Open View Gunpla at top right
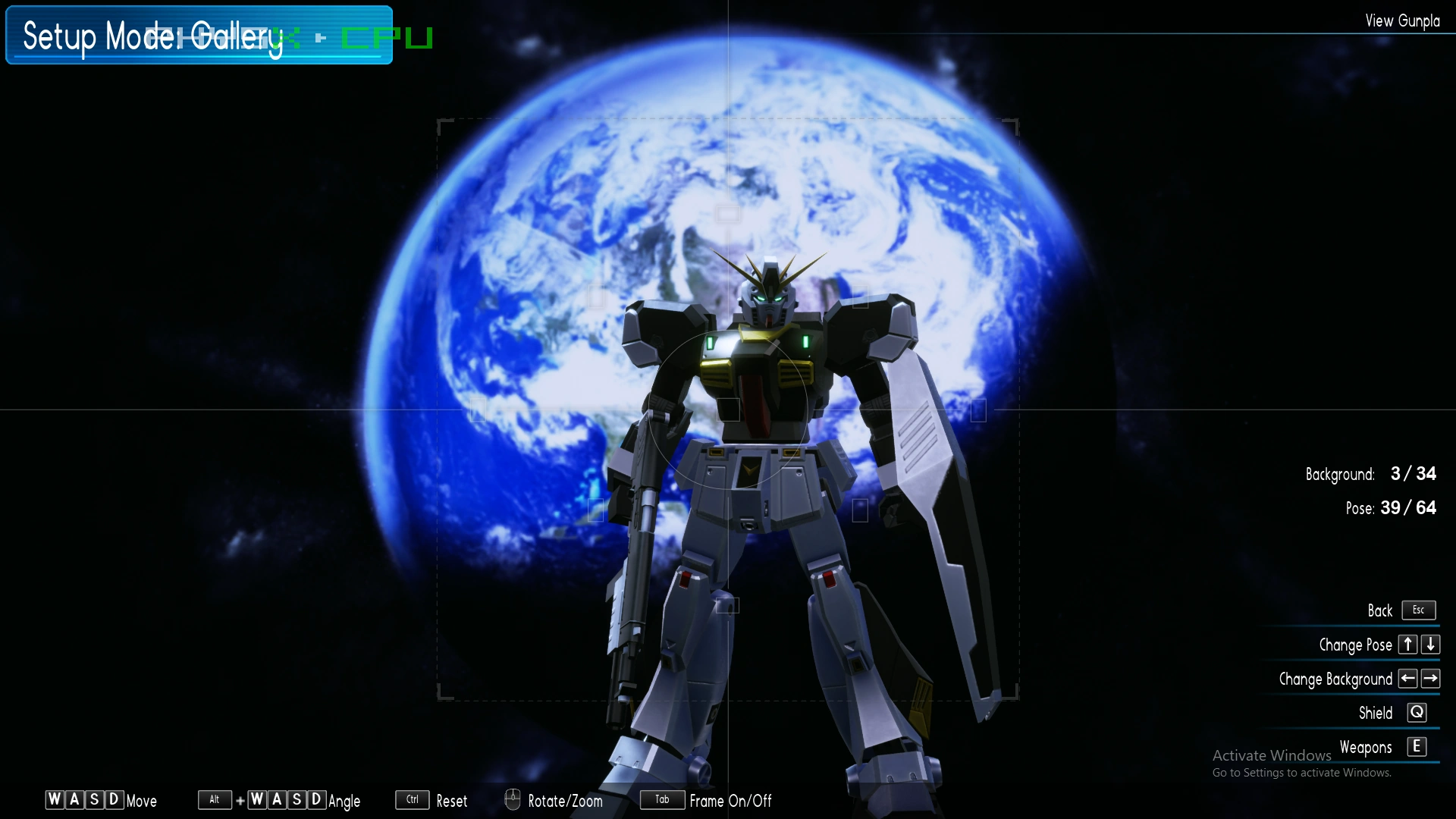 (1401, 20)
